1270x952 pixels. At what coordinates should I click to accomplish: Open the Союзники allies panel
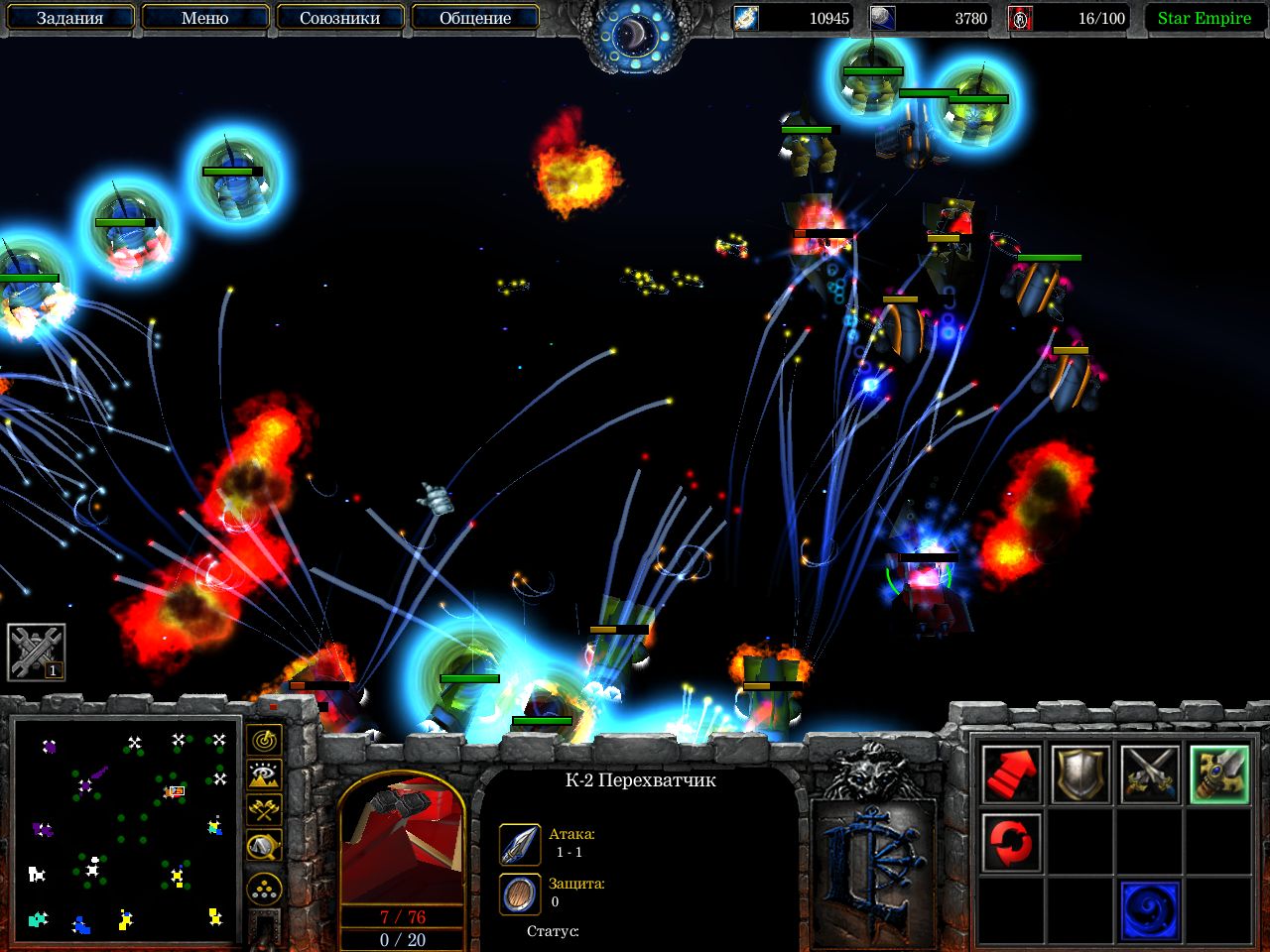[x=339, y=18]
